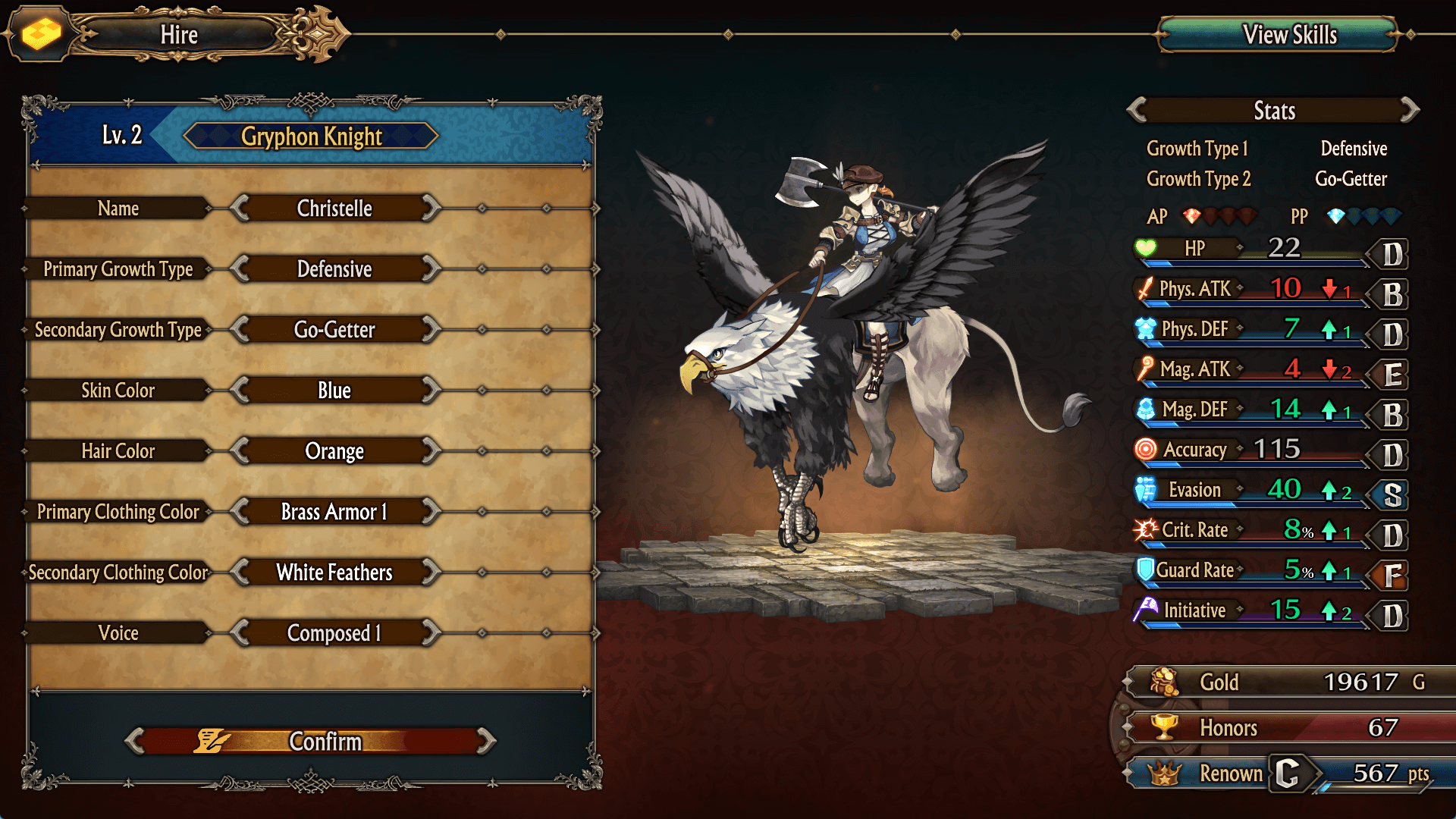Screen dimensions: 1456x819
Task: Click the left arrow beside the Christelle name
Action: [240, 209]
